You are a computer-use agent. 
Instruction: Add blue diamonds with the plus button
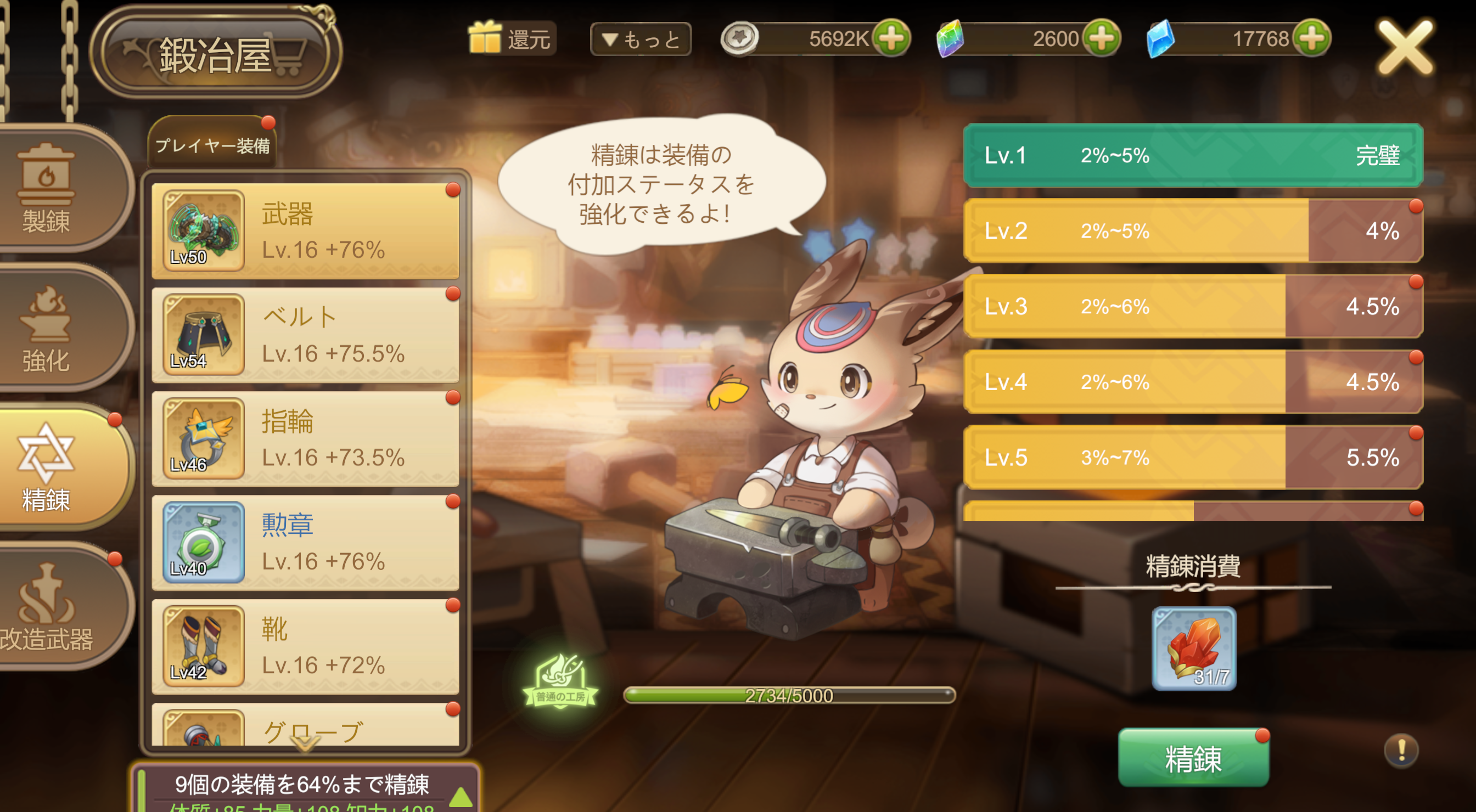point(1312,38)
